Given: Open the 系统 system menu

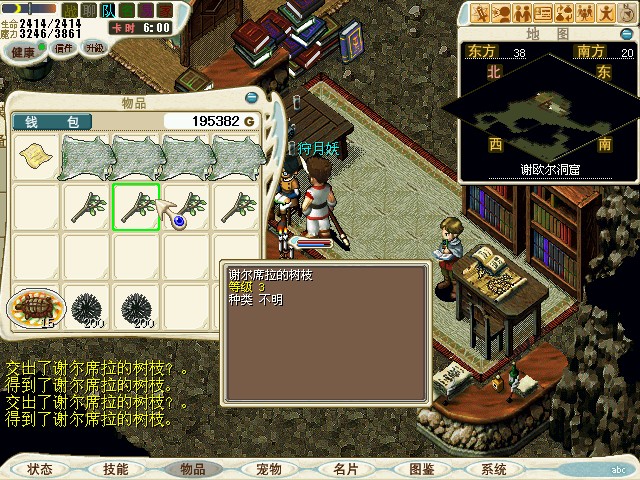Looking at the screenshot, I should 493,469.
